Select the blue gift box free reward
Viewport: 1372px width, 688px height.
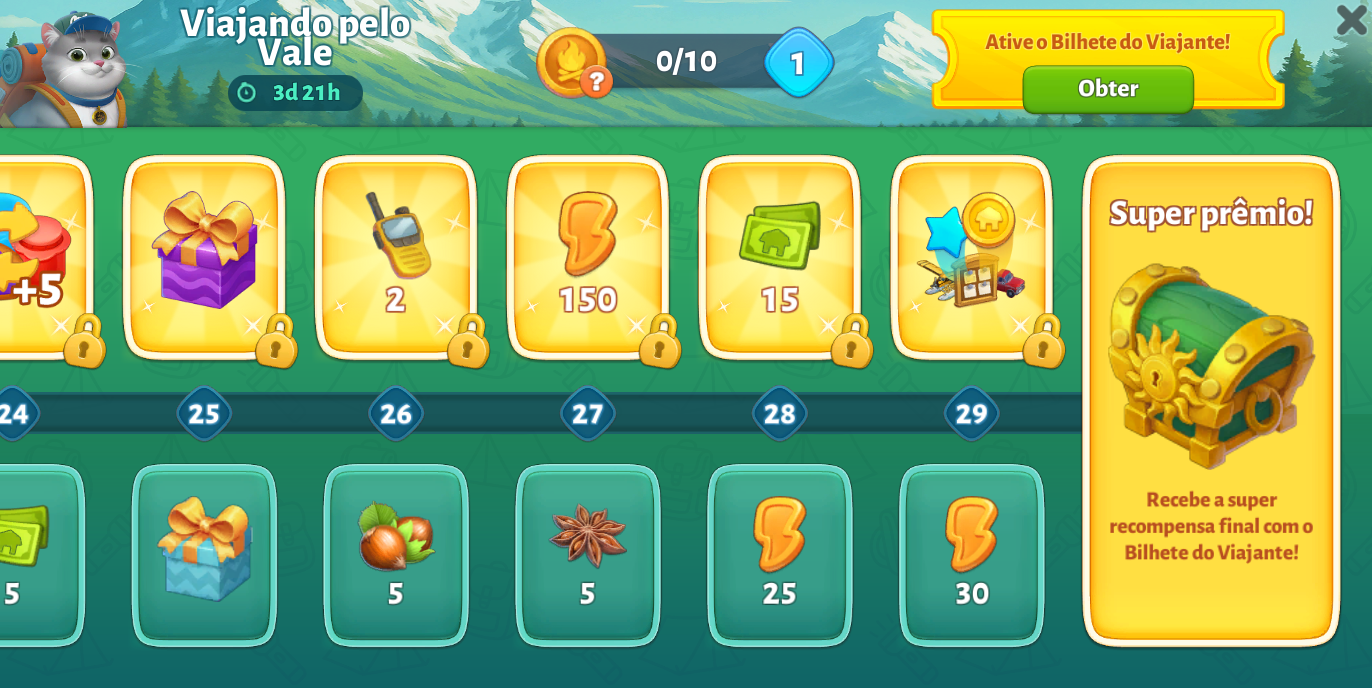[x=205, y=555]
